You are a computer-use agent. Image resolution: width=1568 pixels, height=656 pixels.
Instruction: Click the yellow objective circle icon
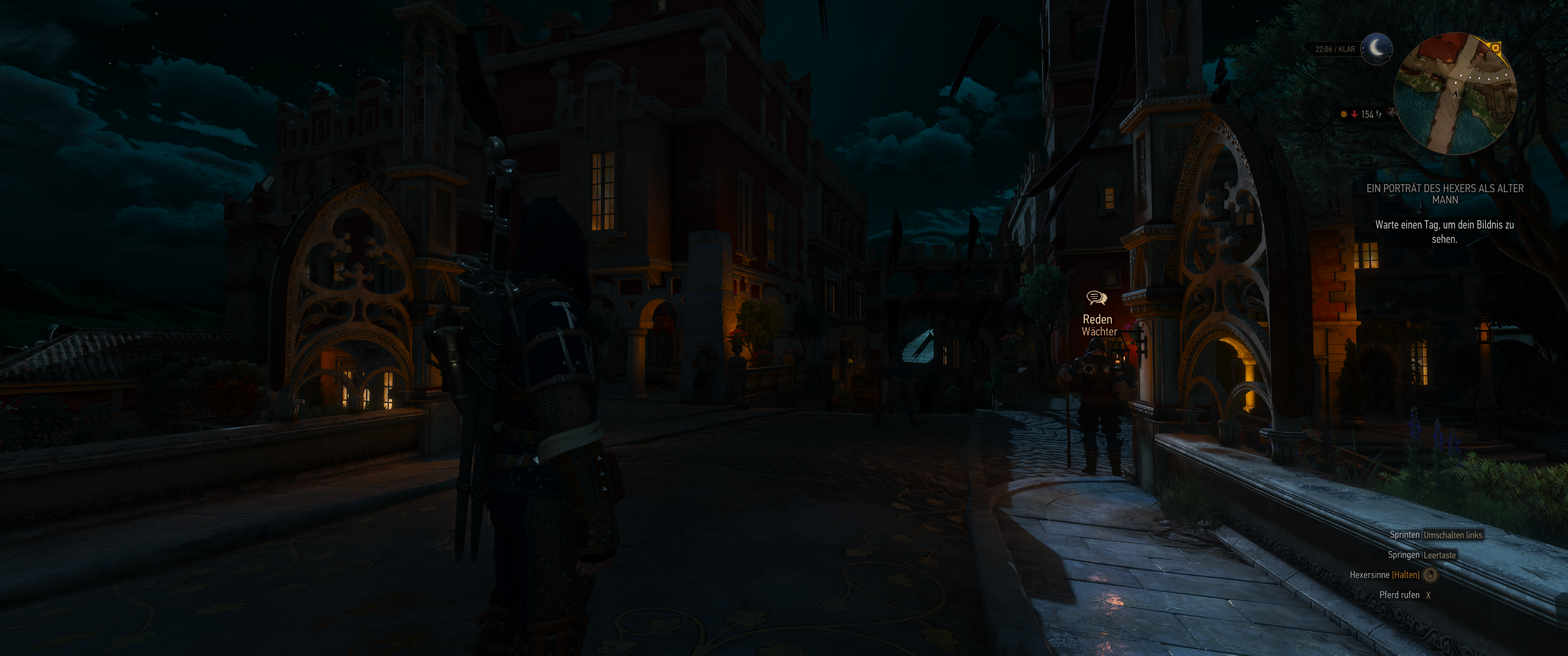(1345, 115)
